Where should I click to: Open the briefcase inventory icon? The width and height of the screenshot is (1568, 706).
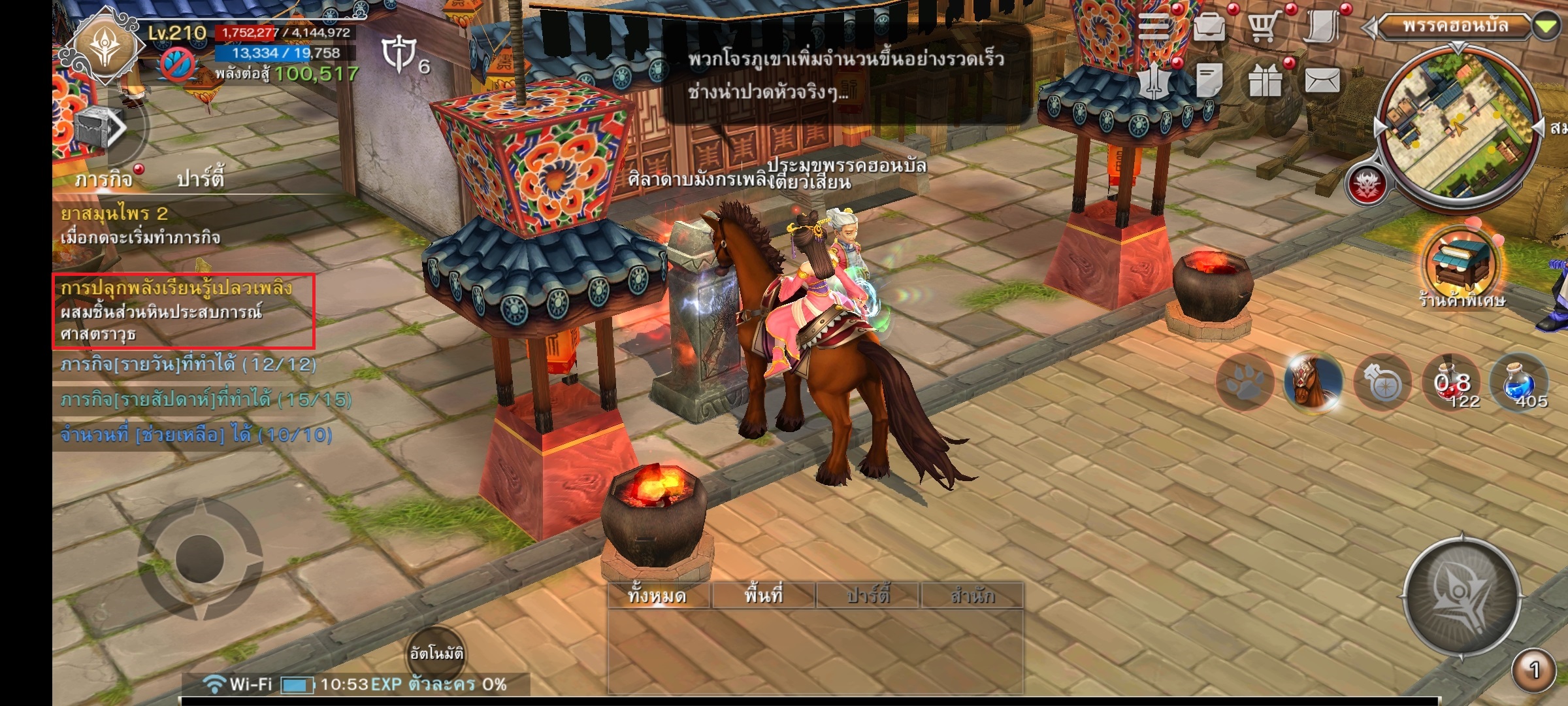(x=1209, y=27)
